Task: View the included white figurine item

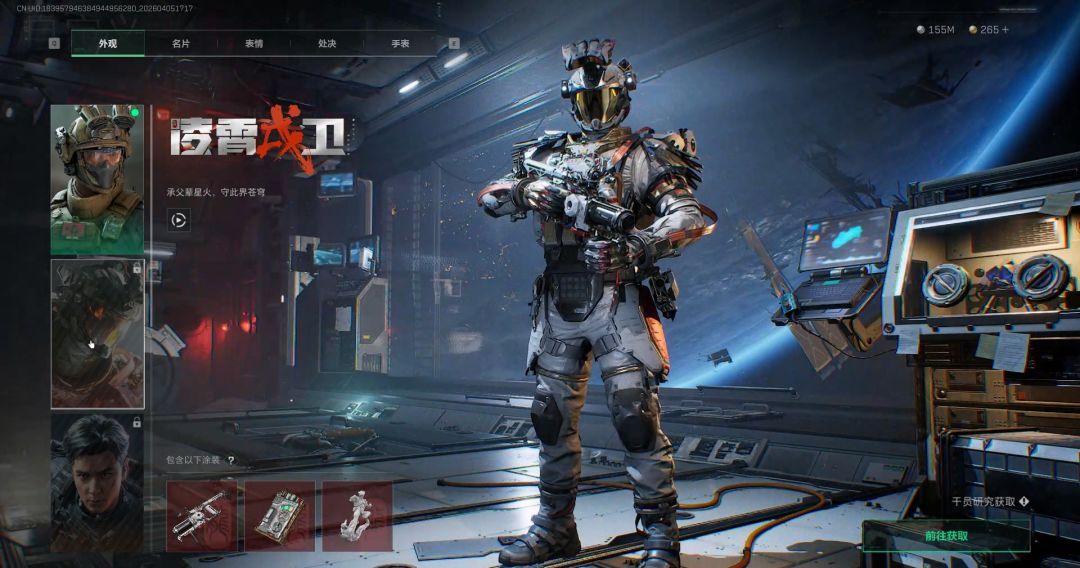Action: coord(357,516)
